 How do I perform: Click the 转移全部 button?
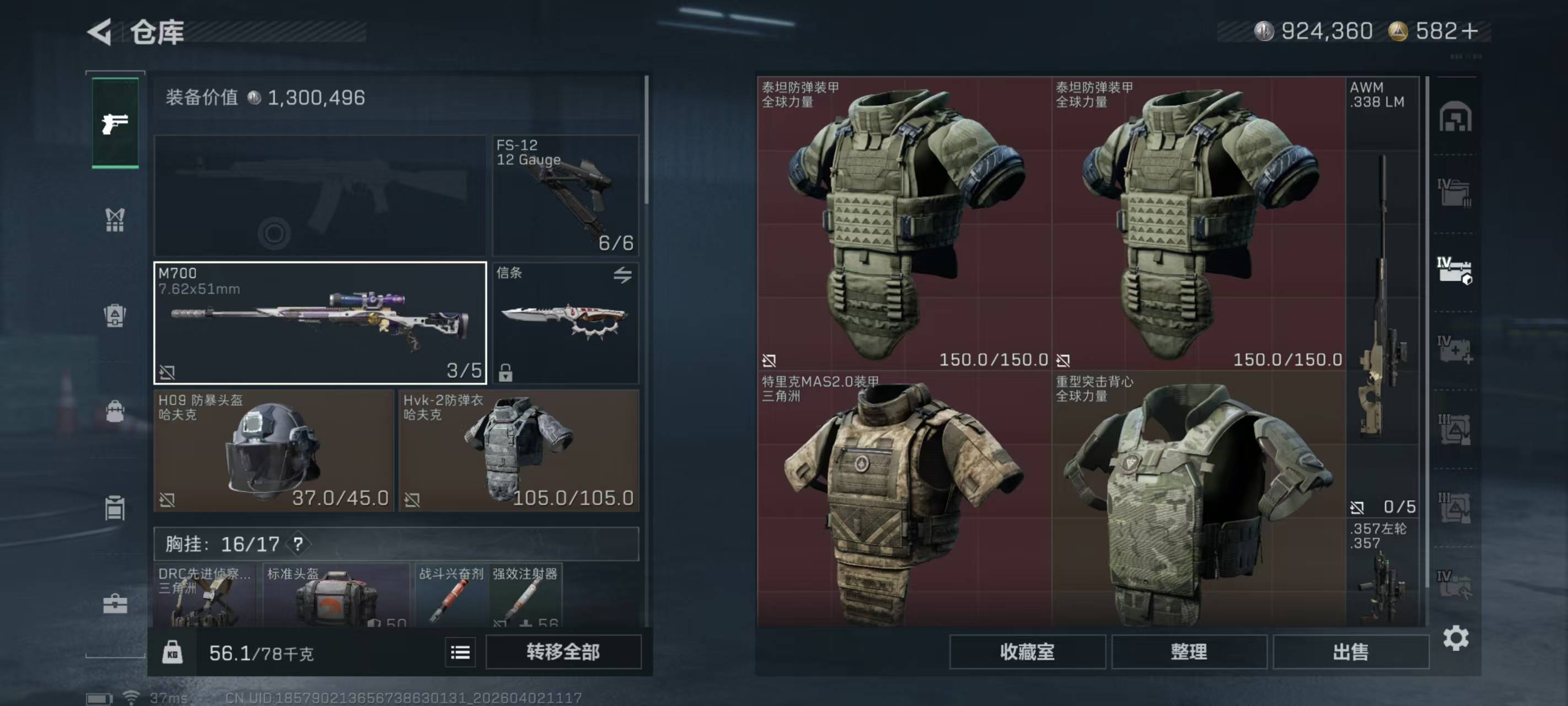(x=563, y=652)
